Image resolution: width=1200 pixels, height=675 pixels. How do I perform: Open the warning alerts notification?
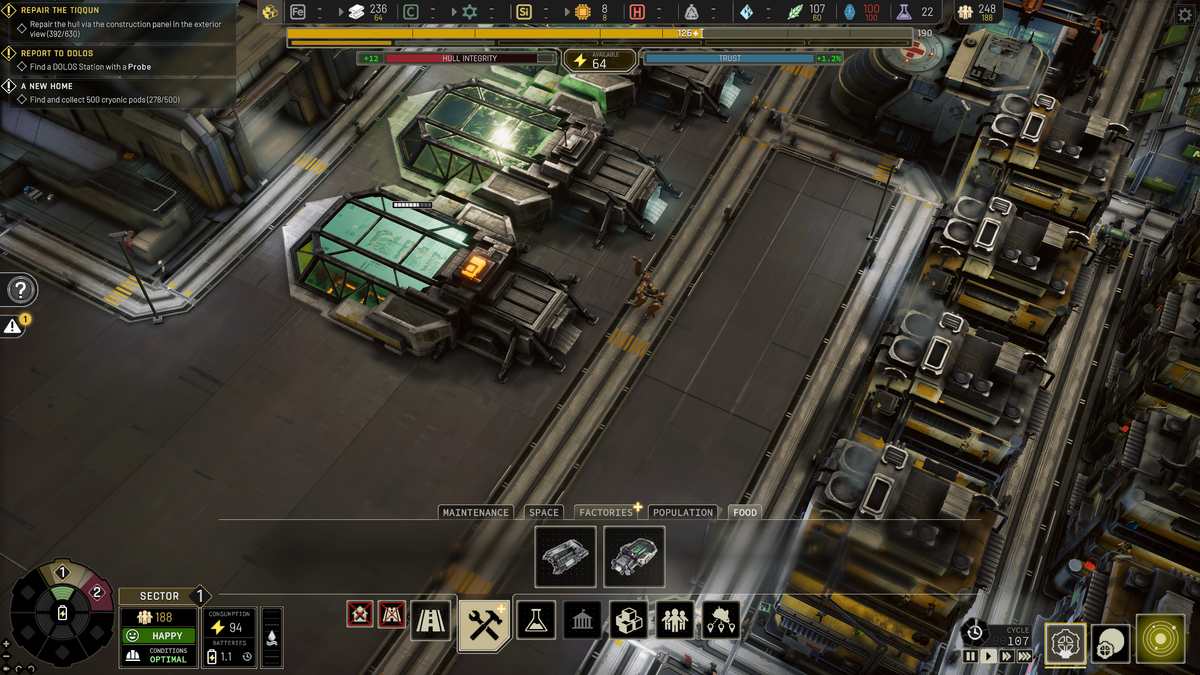(x=13, y=326)
